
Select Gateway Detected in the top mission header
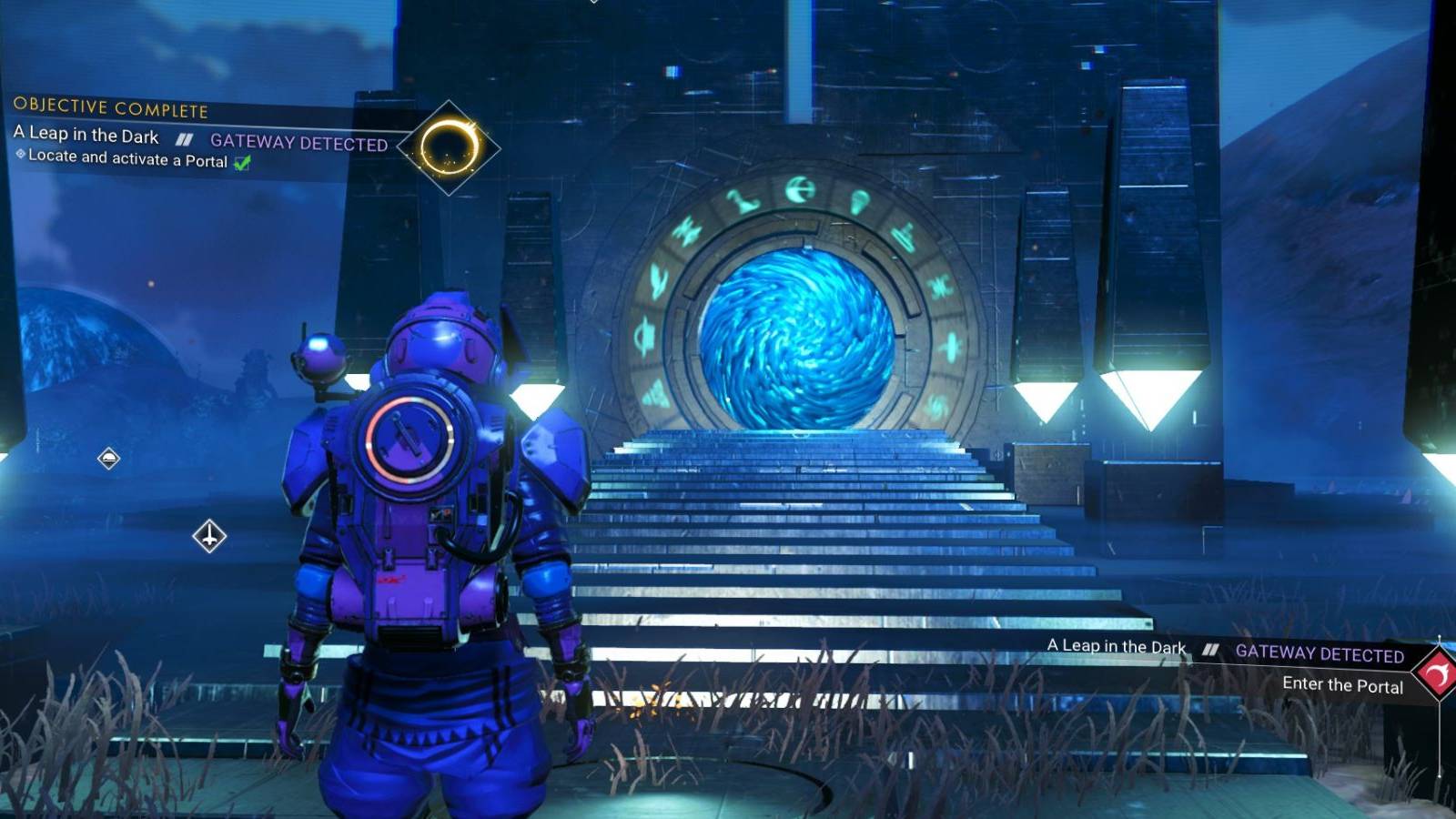coord(298,142)
